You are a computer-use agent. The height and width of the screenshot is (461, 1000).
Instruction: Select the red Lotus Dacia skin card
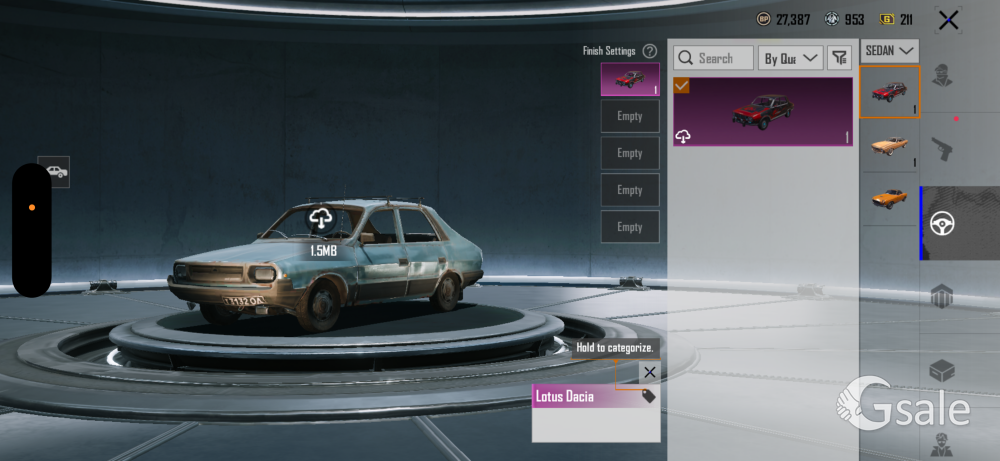point(762,112)
